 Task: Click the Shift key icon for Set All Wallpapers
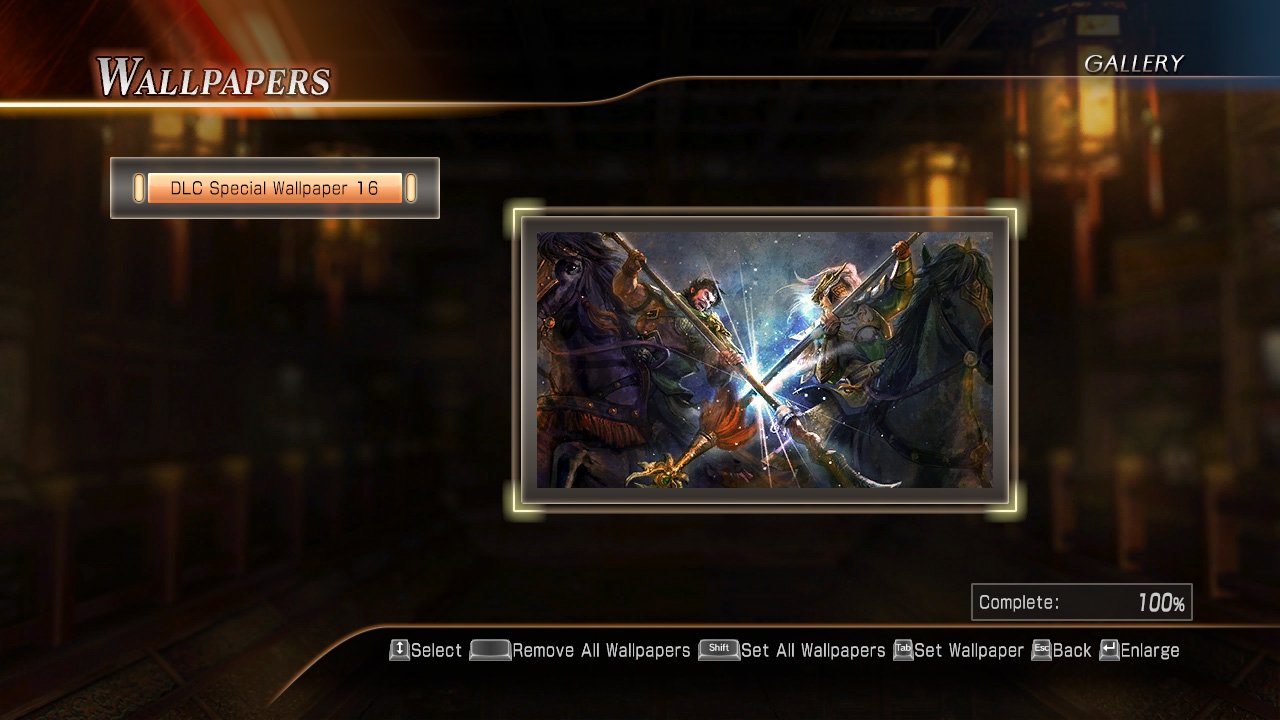pos(718,650)
